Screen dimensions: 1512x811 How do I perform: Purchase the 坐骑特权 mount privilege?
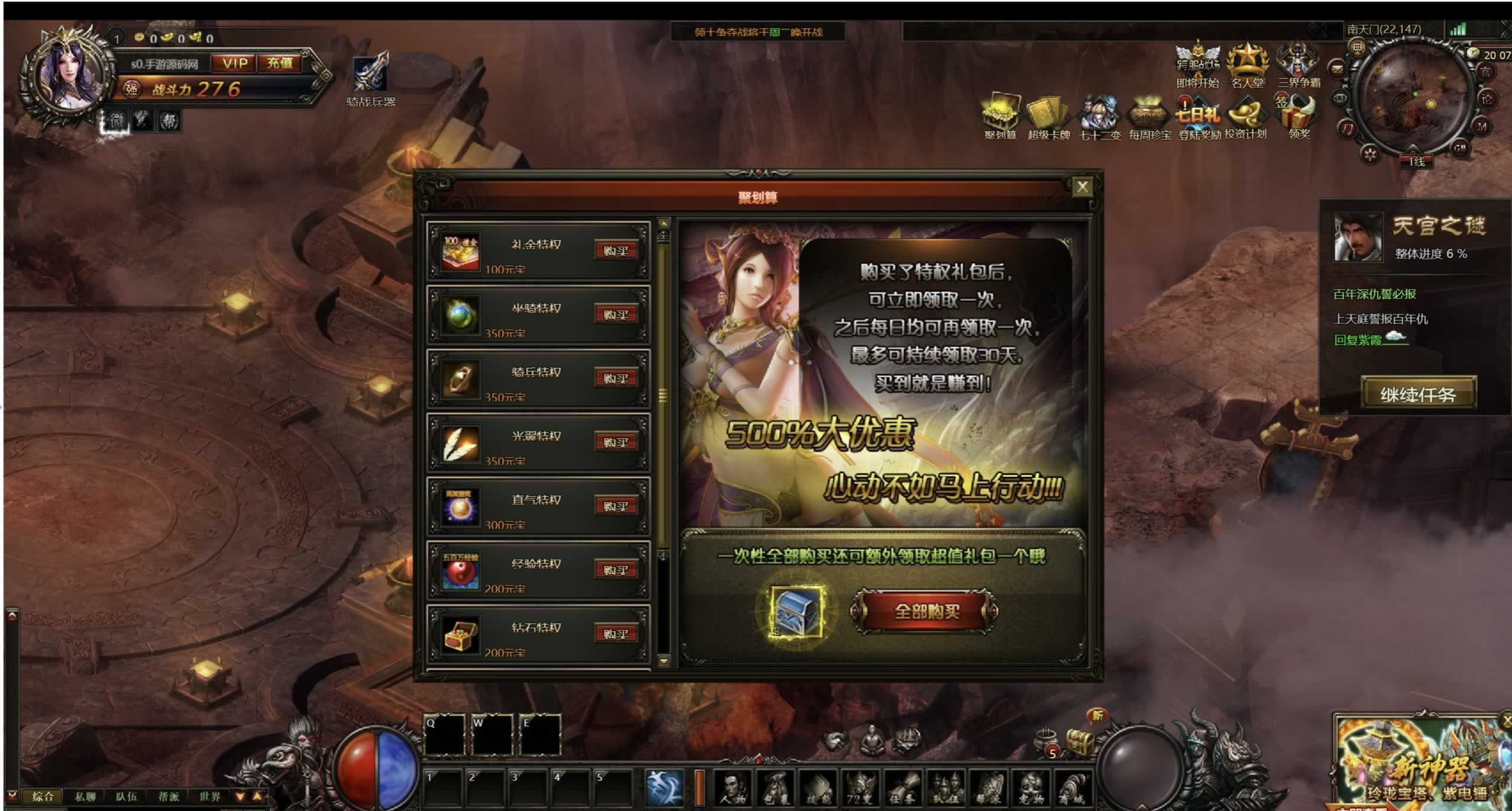click(x=616, y=315)
